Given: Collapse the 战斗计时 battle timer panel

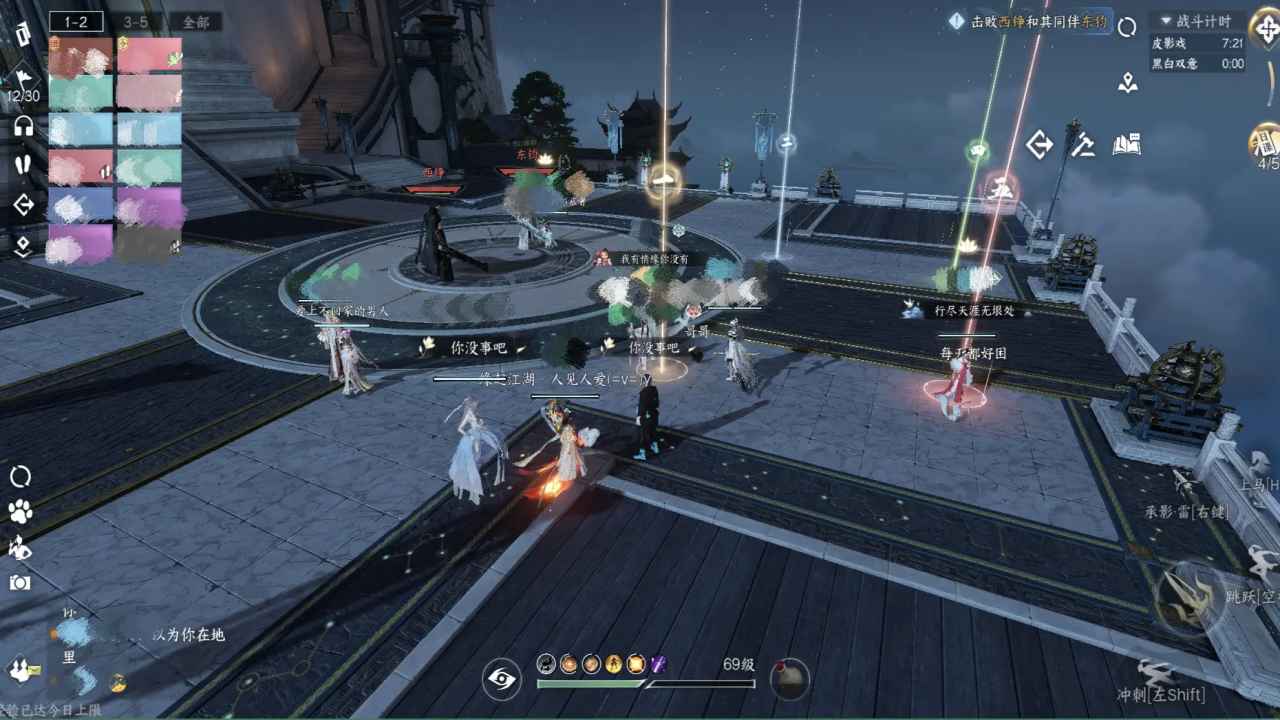Looking at the screenshot, I should tap(1164, 21).
